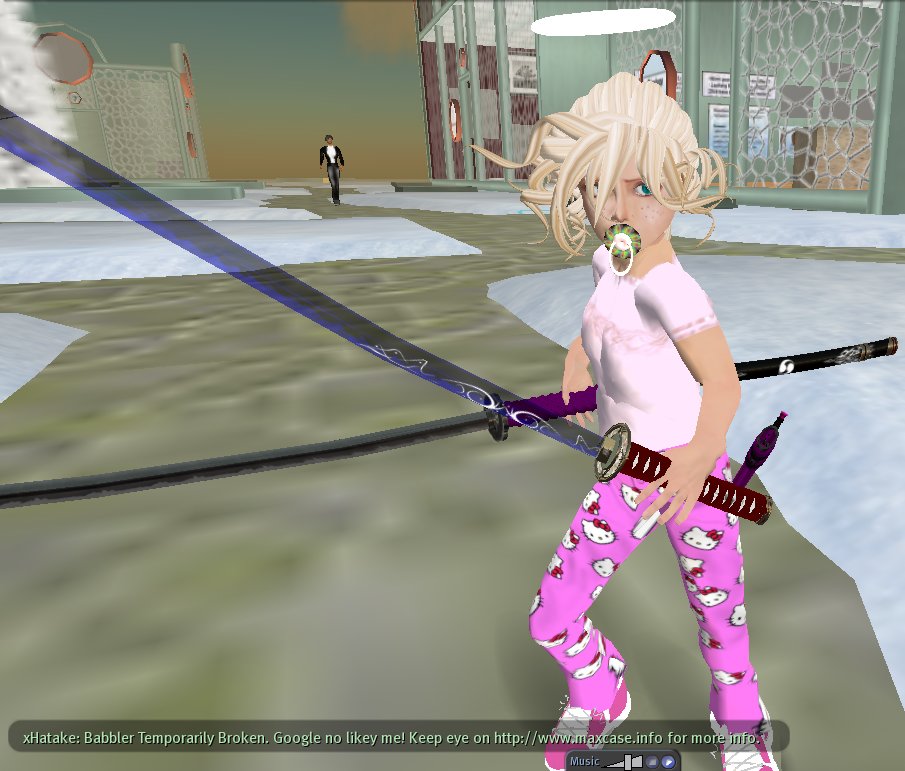Play the Music stream

[668, 762]
